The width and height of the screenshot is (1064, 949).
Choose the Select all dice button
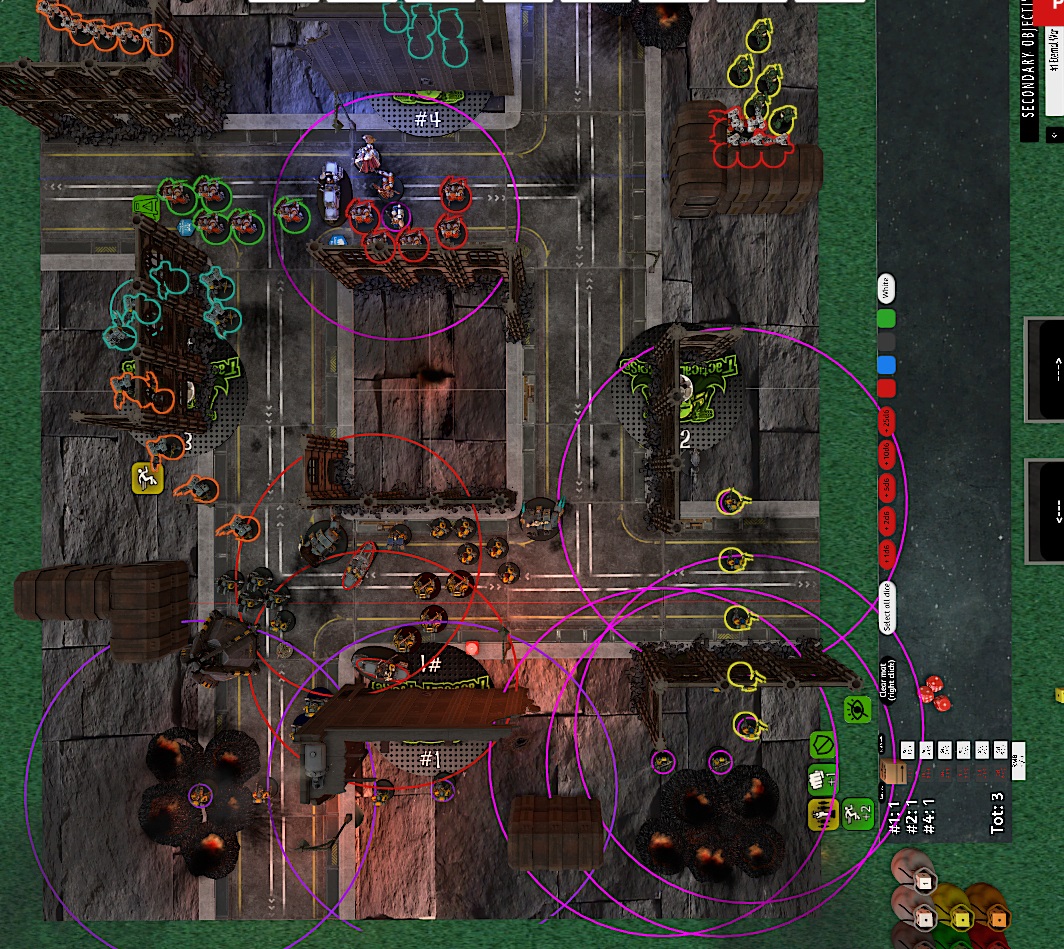coord(886,606)
